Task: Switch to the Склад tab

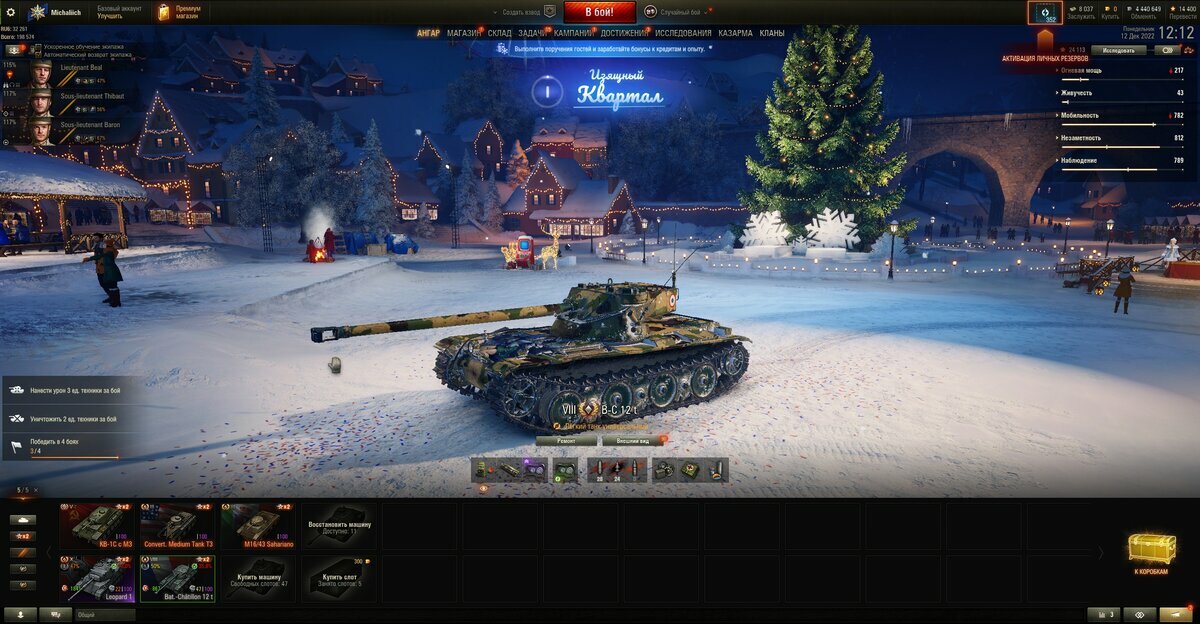Action: pos(499,33)
